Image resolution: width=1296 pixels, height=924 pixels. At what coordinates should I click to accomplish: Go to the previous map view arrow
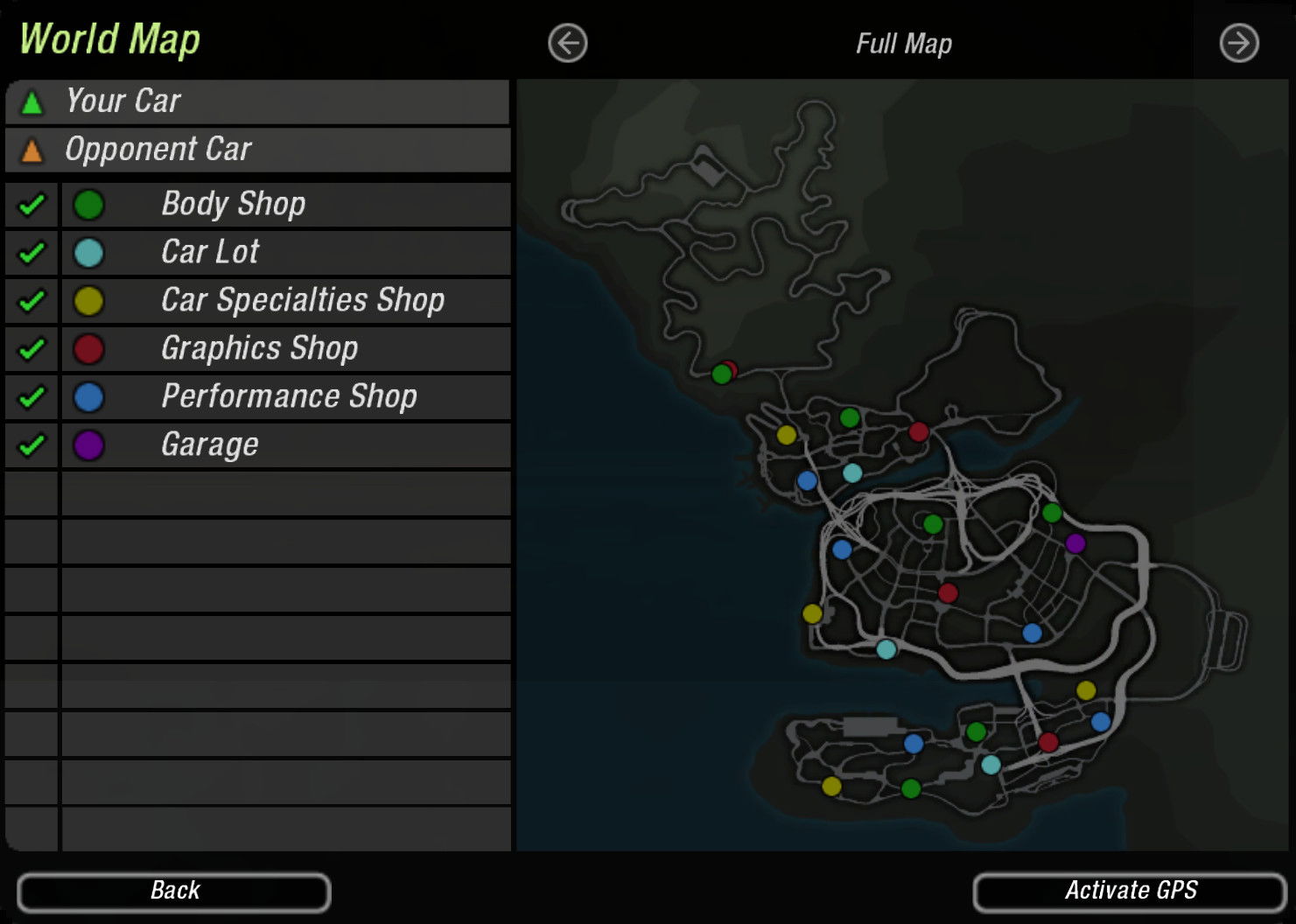[568, 43]
